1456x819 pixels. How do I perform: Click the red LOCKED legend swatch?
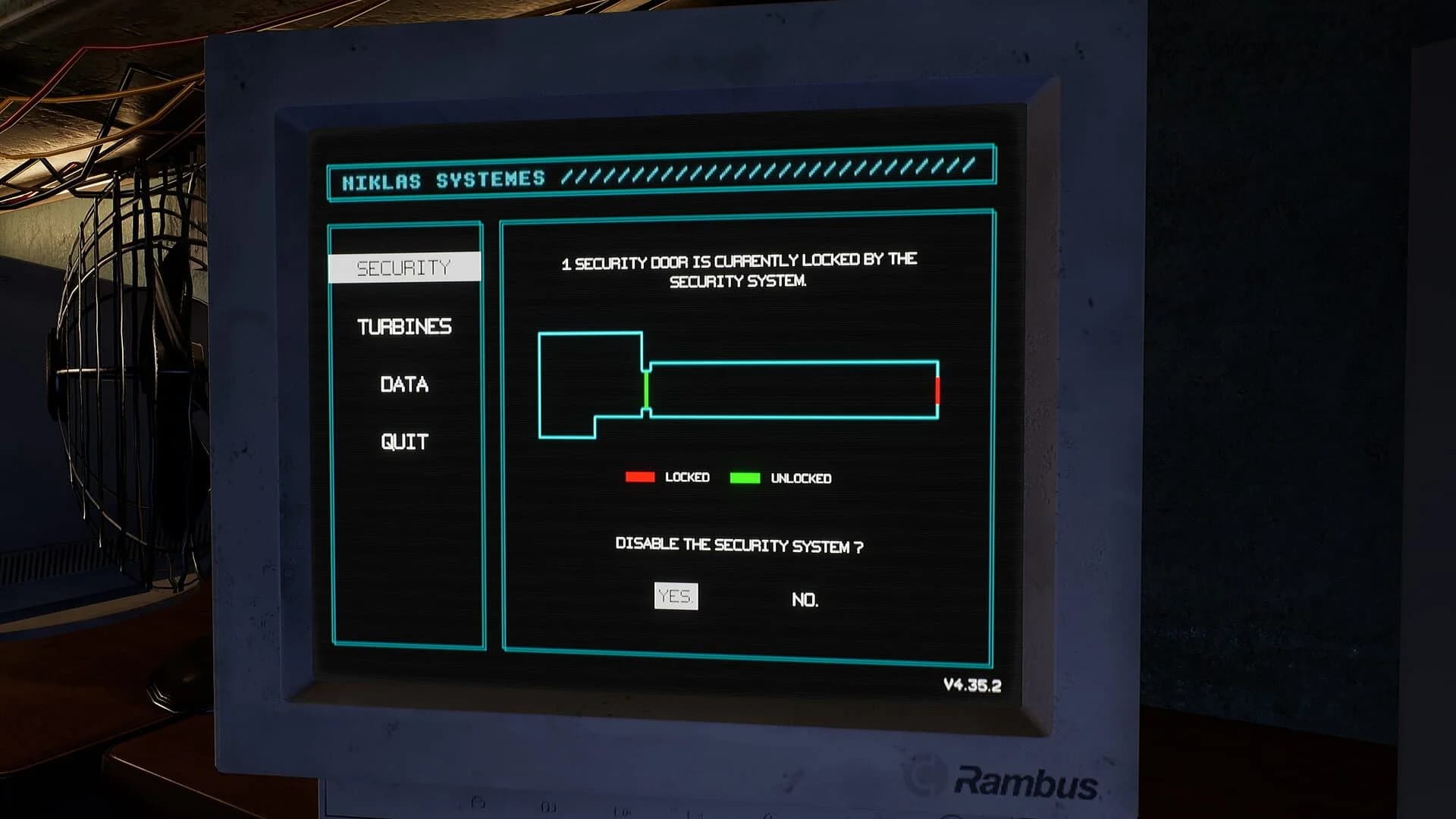639,477
